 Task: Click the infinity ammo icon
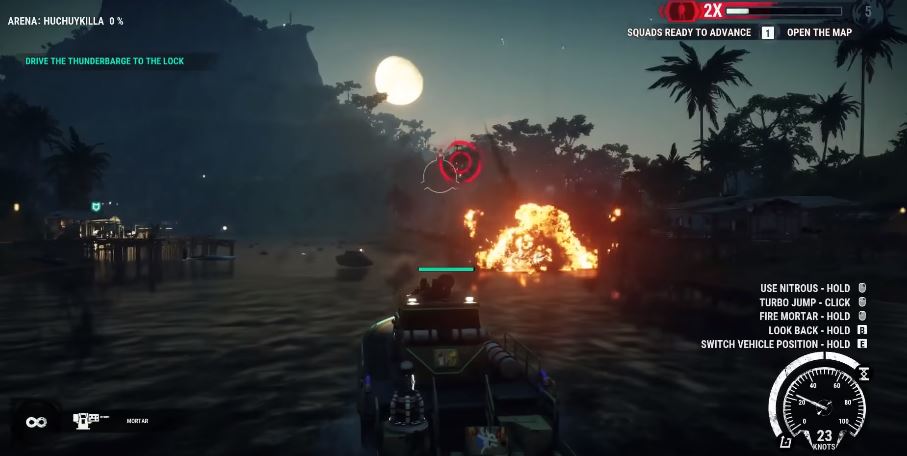(37, 422)
